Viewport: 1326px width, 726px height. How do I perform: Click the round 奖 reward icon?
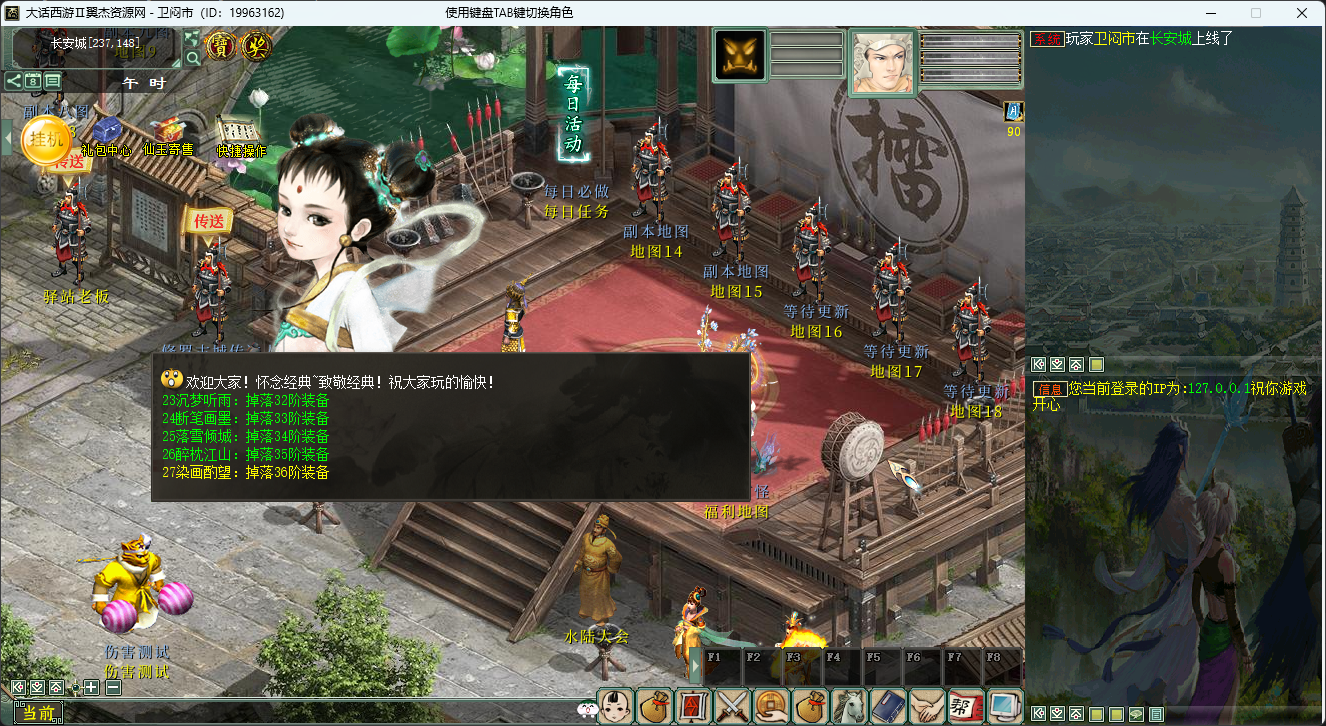point(257,46)
